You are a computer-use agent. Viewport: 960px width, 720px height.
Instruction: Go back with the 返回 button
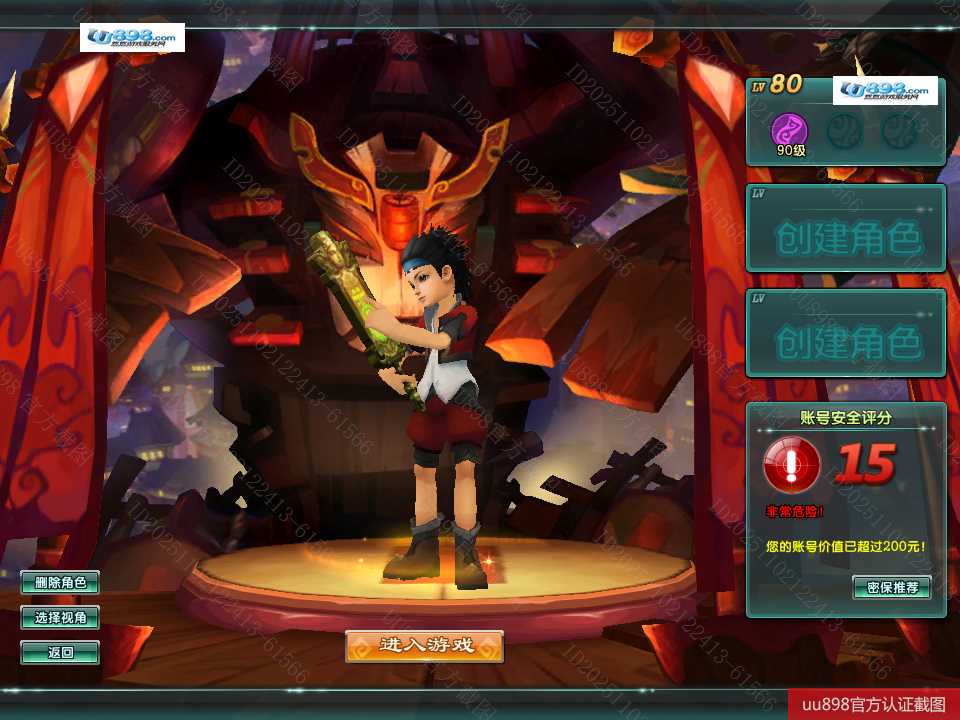coord(60,653)
